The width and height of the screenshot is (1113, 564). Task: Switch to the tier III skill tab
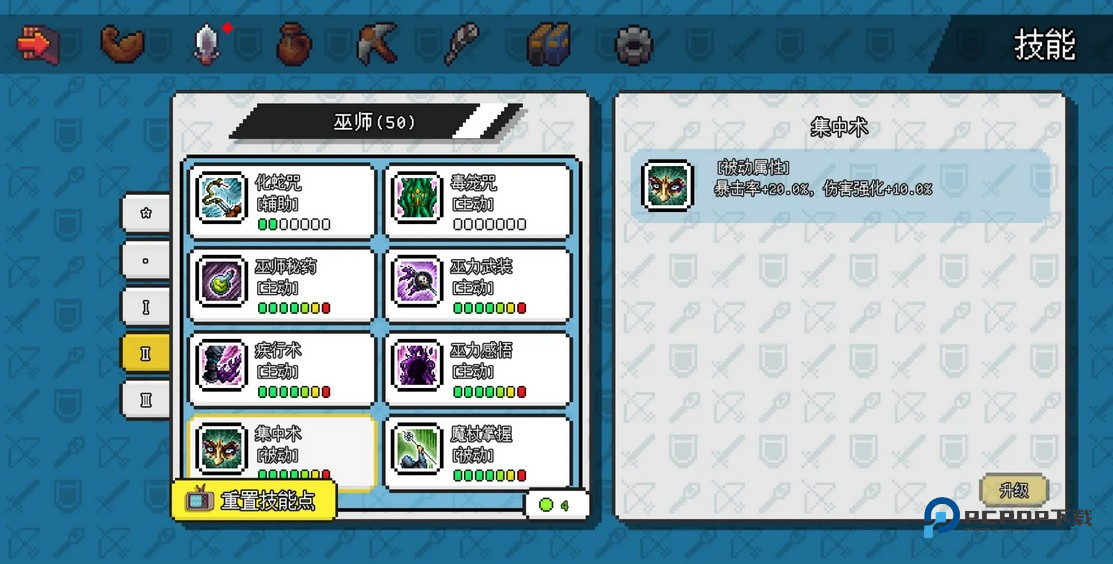pyautogui.click(x=146, y=399)
